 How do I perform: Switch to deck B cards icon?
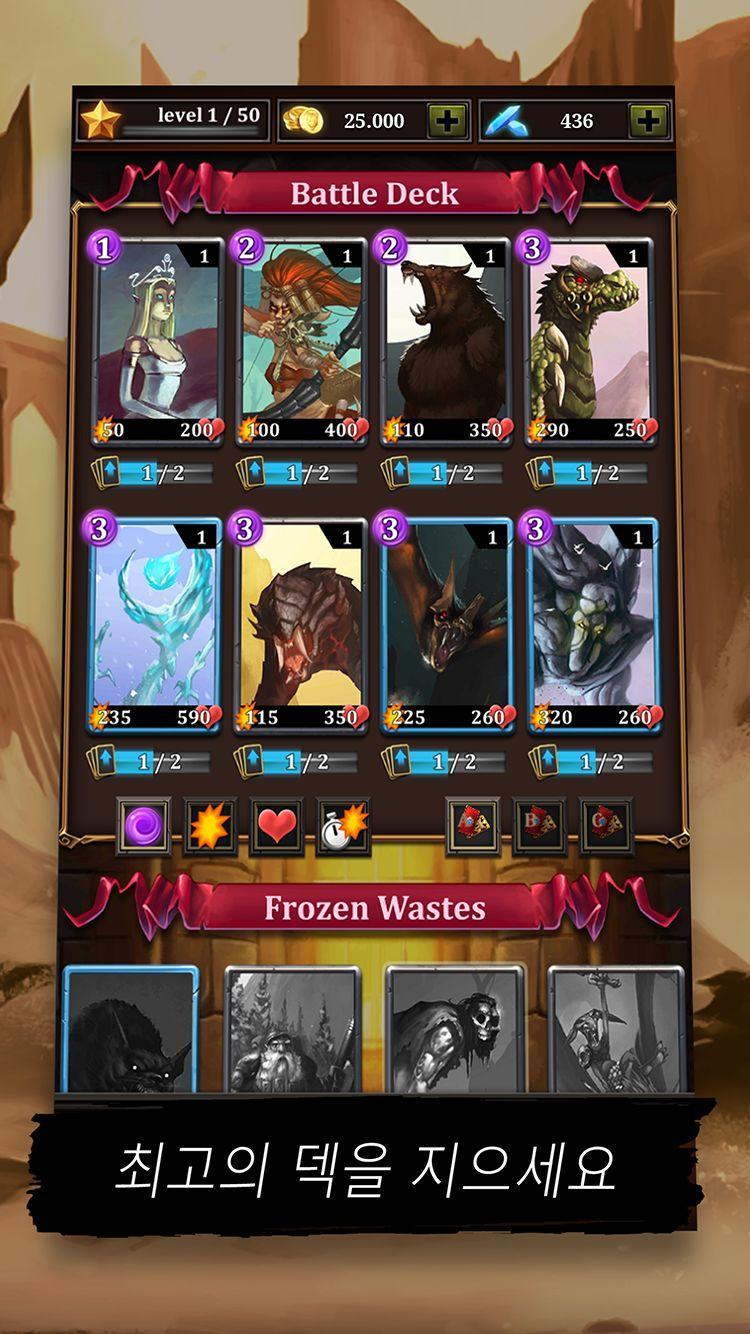(x=539, y=826)
